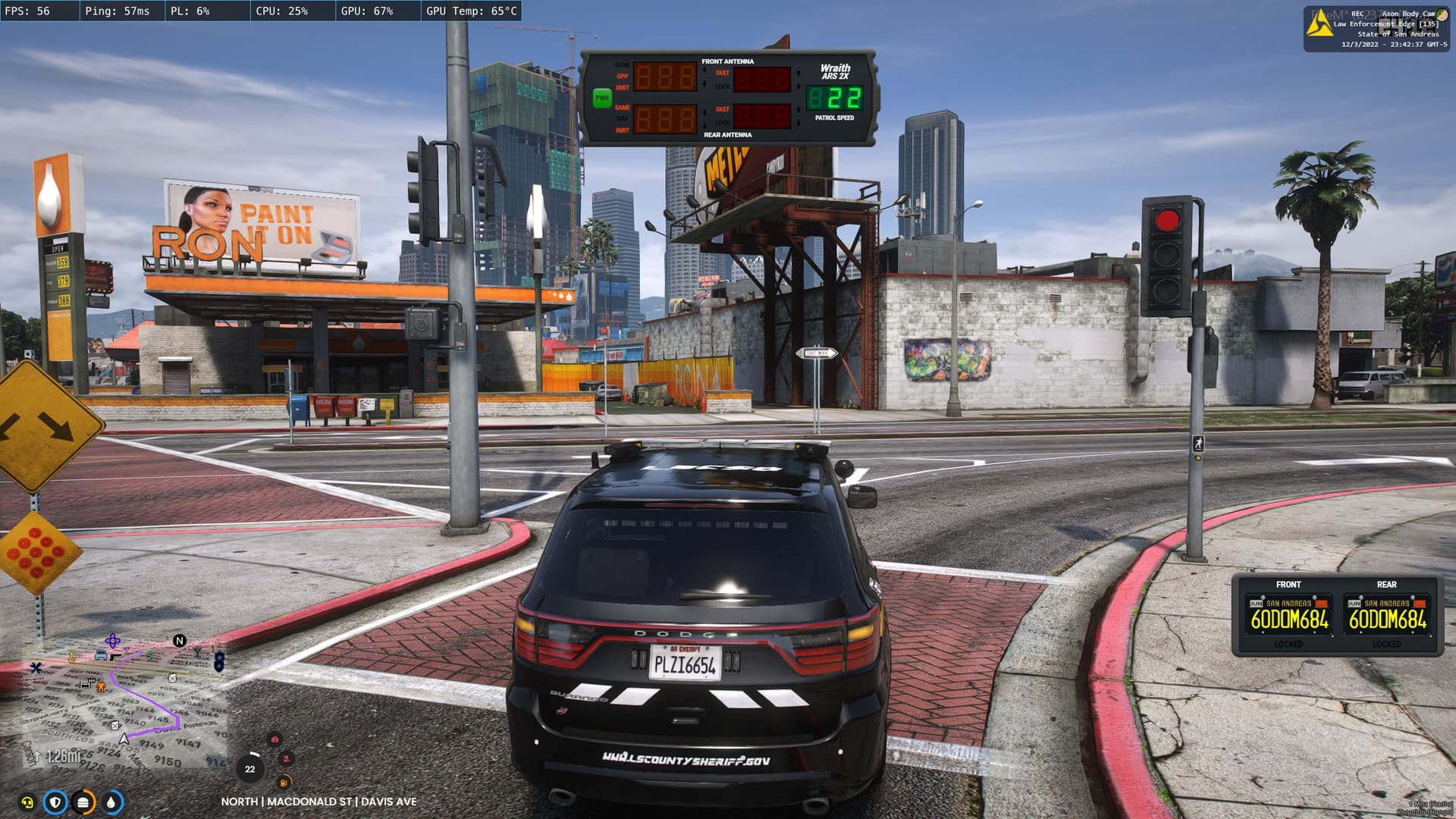Screen dimensions: 1456x819
Task: Select the pistol gun shop map blip
Action: [115, 657]
